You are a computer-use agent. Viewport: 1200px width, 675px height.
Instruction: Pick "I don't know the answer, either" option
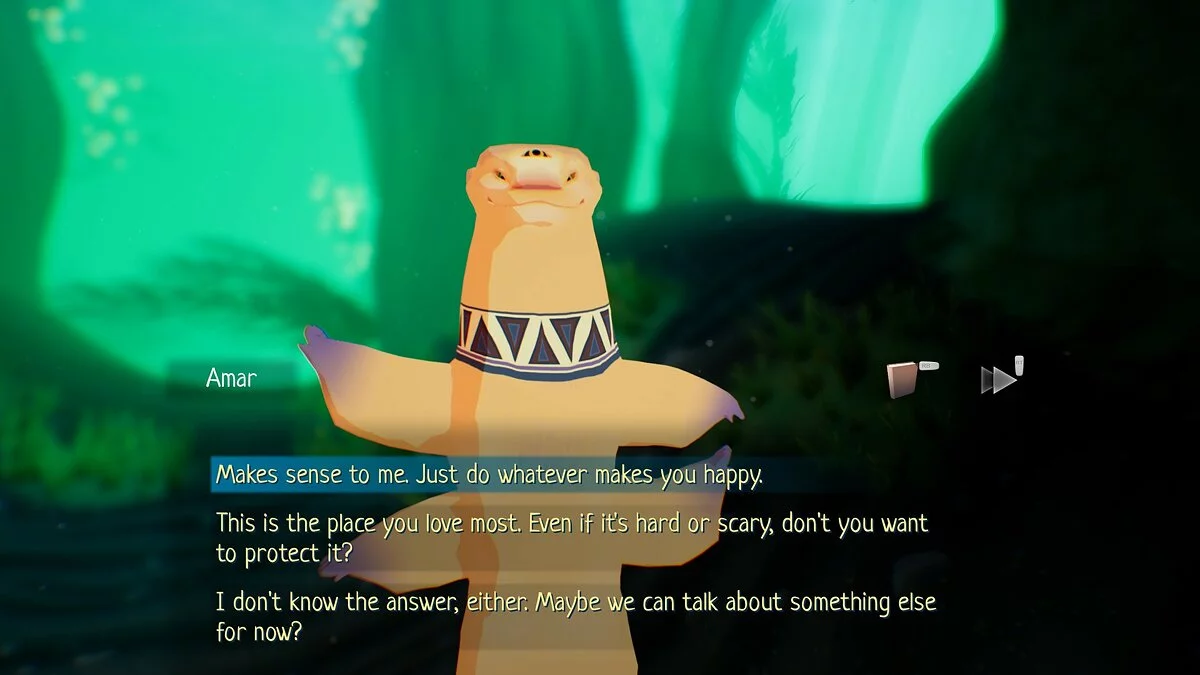coord(575,617)
